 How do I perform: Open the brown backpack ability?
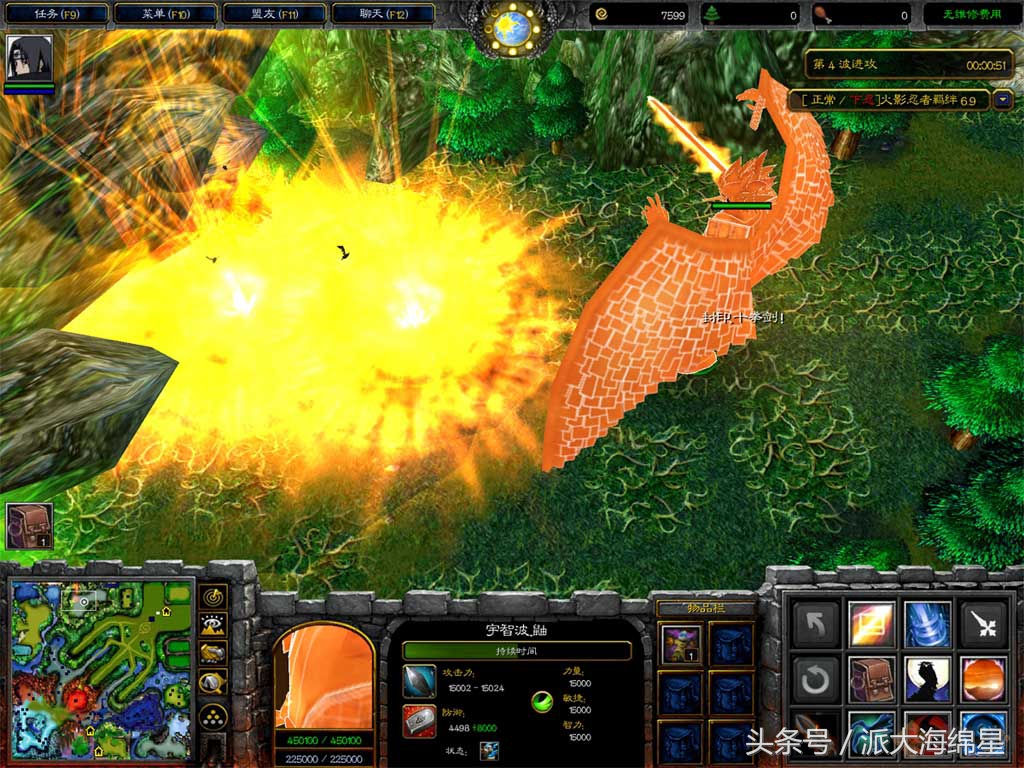(870, 680)
